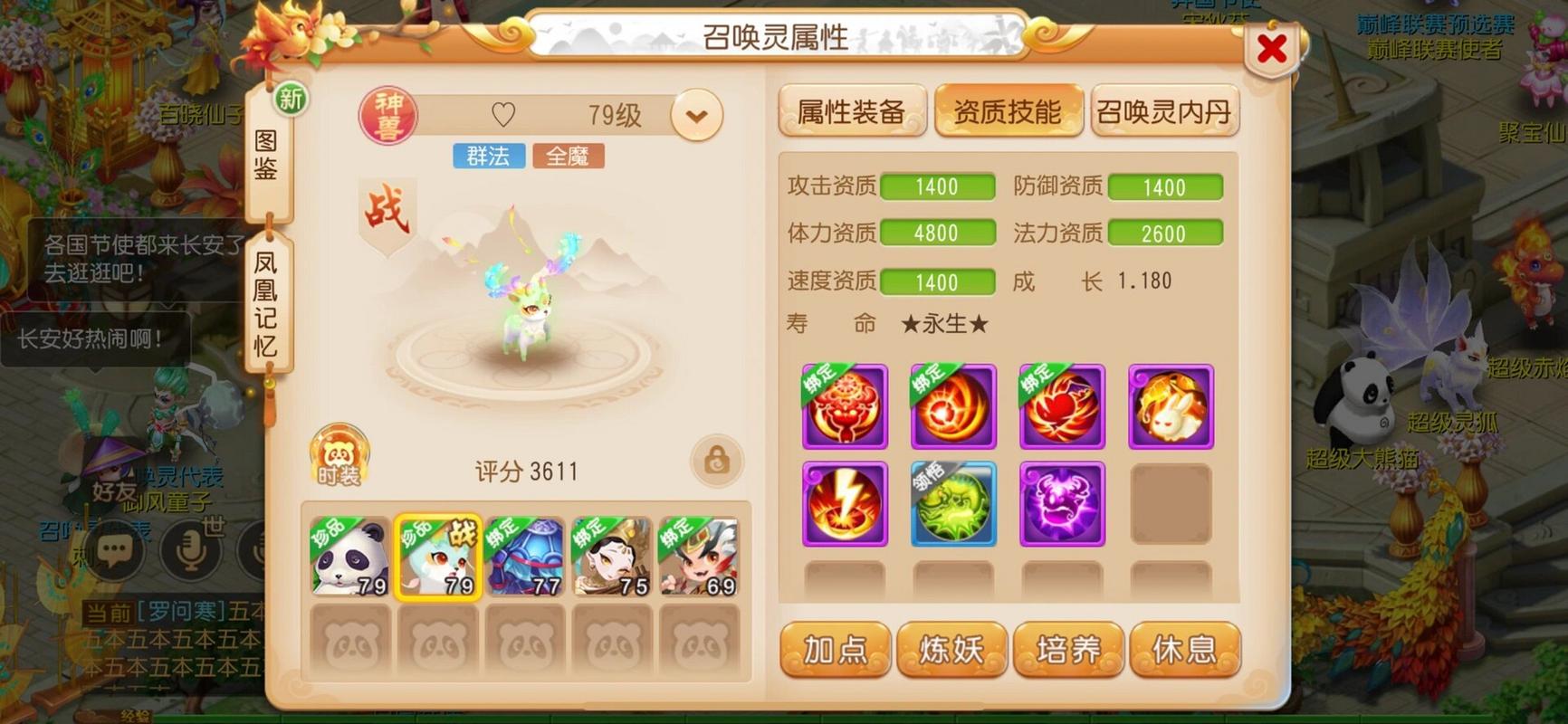Select the level 79 panda pet thumbnail
Image resolution: width=1568 pixels, height=724 pixels.
(x=349, y=557)
